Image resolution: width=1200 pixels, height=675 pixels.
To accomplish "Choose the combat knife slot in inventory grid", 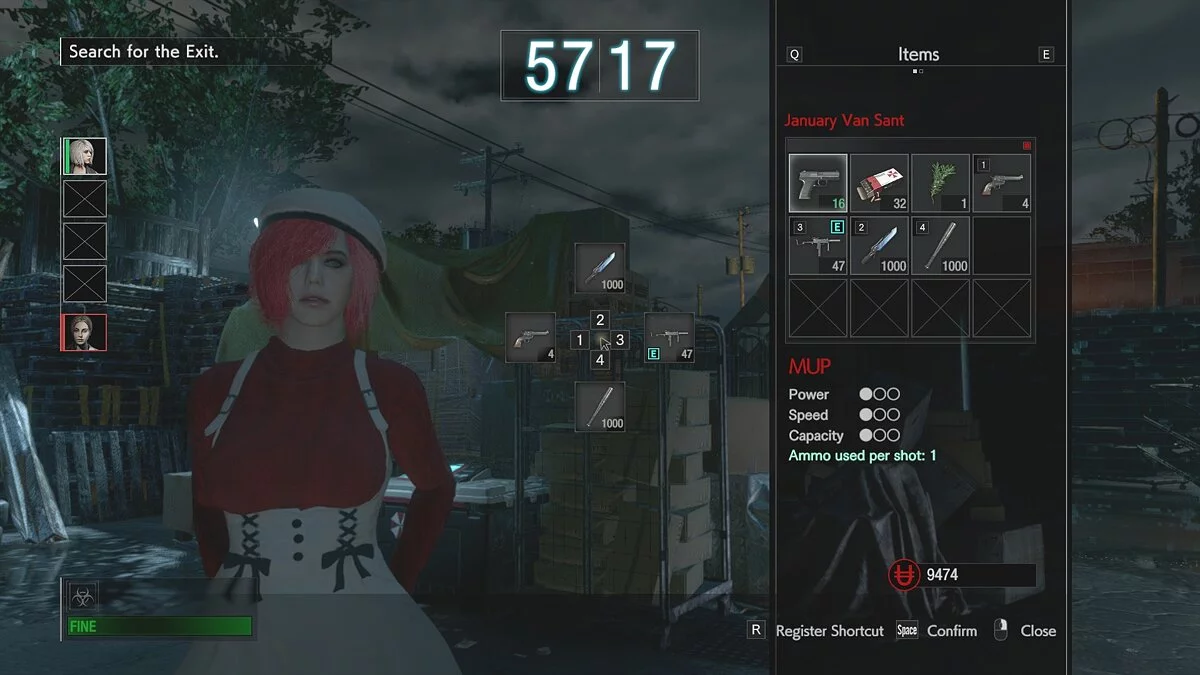I will click(x=879, y=246).
